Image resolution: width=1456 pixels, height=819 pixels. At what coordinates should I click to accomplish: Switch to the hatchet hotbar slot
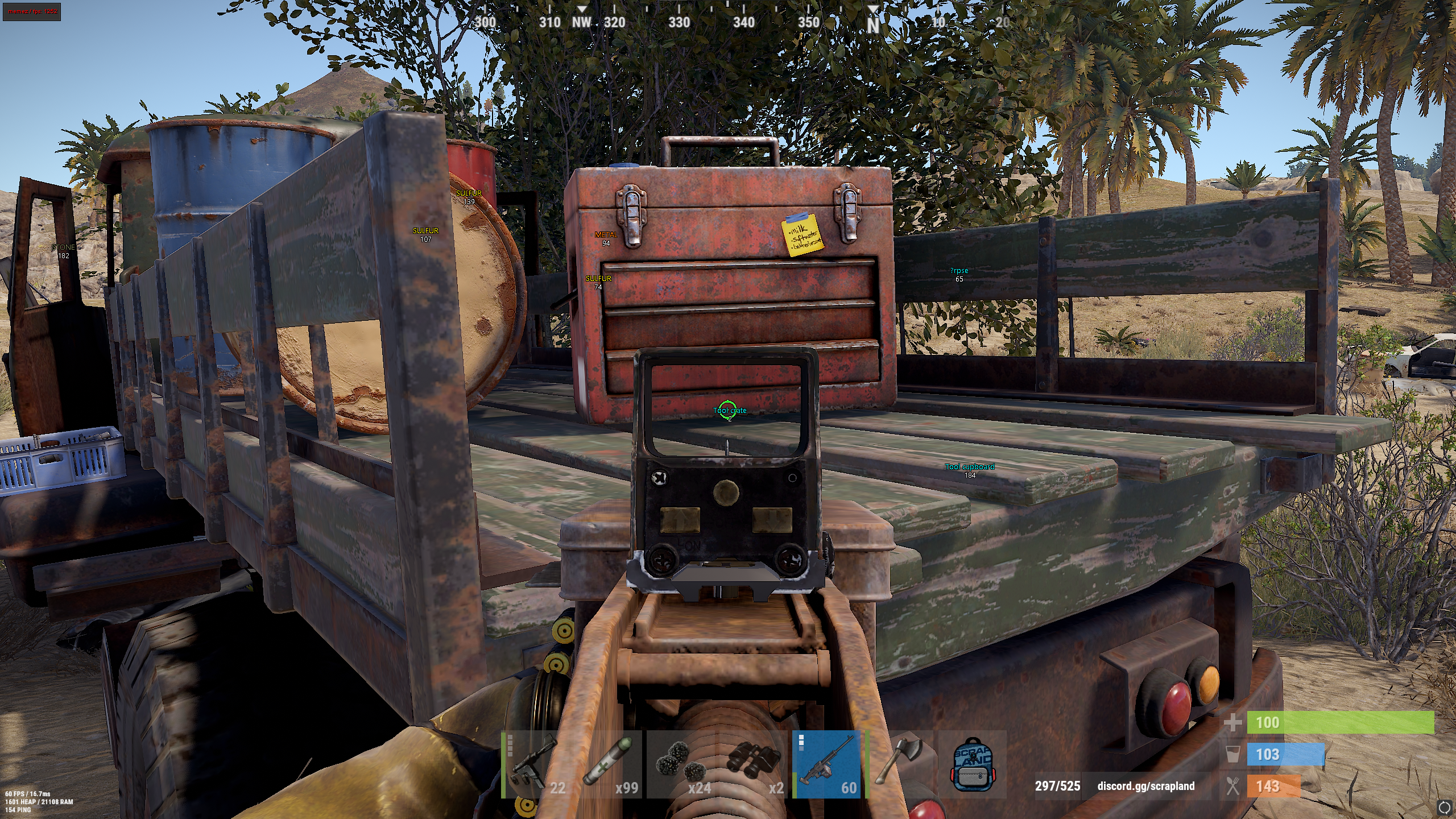point(900,764)
